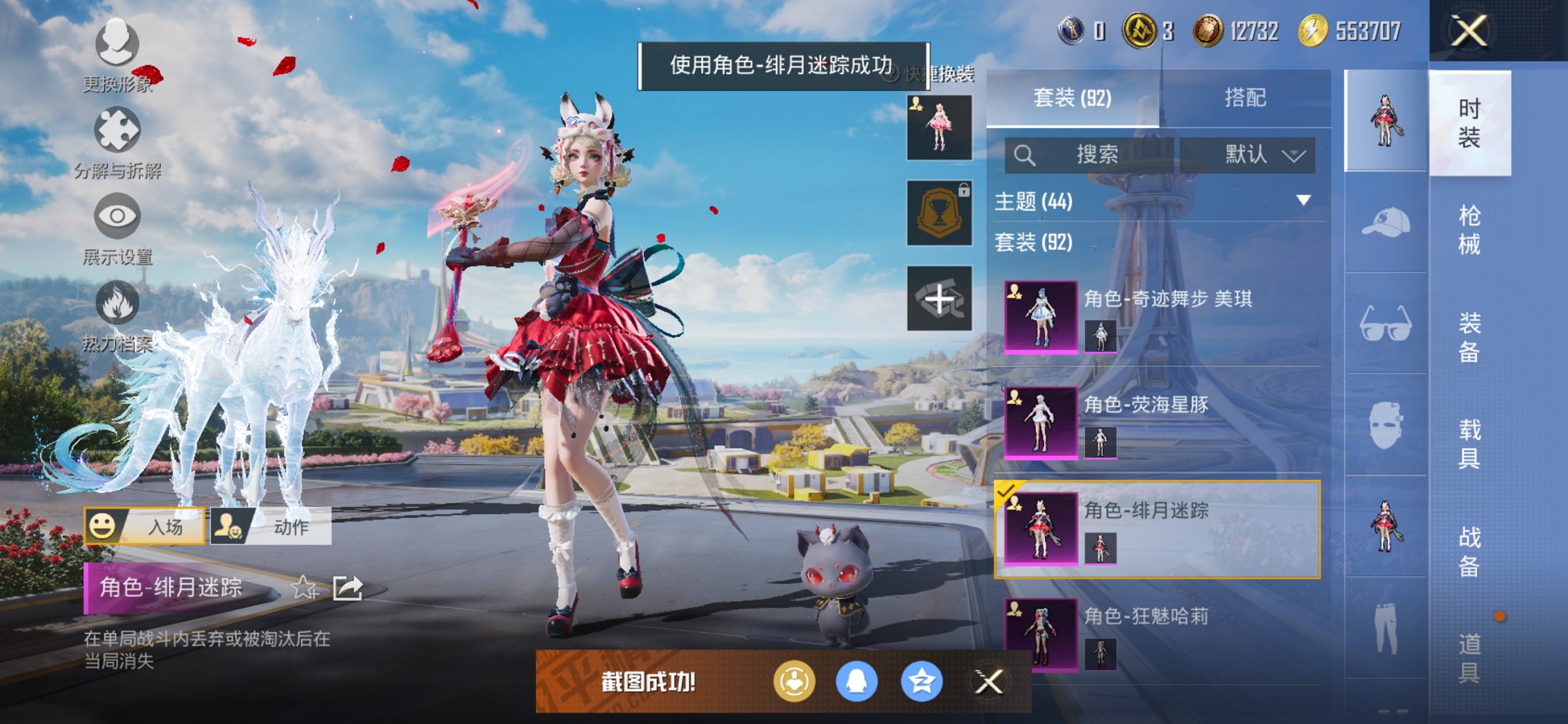Screen dimensions: 1568x724
Task: Tap the equipped outfit thumbnail above 快捷换装
Action: pyautogui.click(x=939, y=125)
